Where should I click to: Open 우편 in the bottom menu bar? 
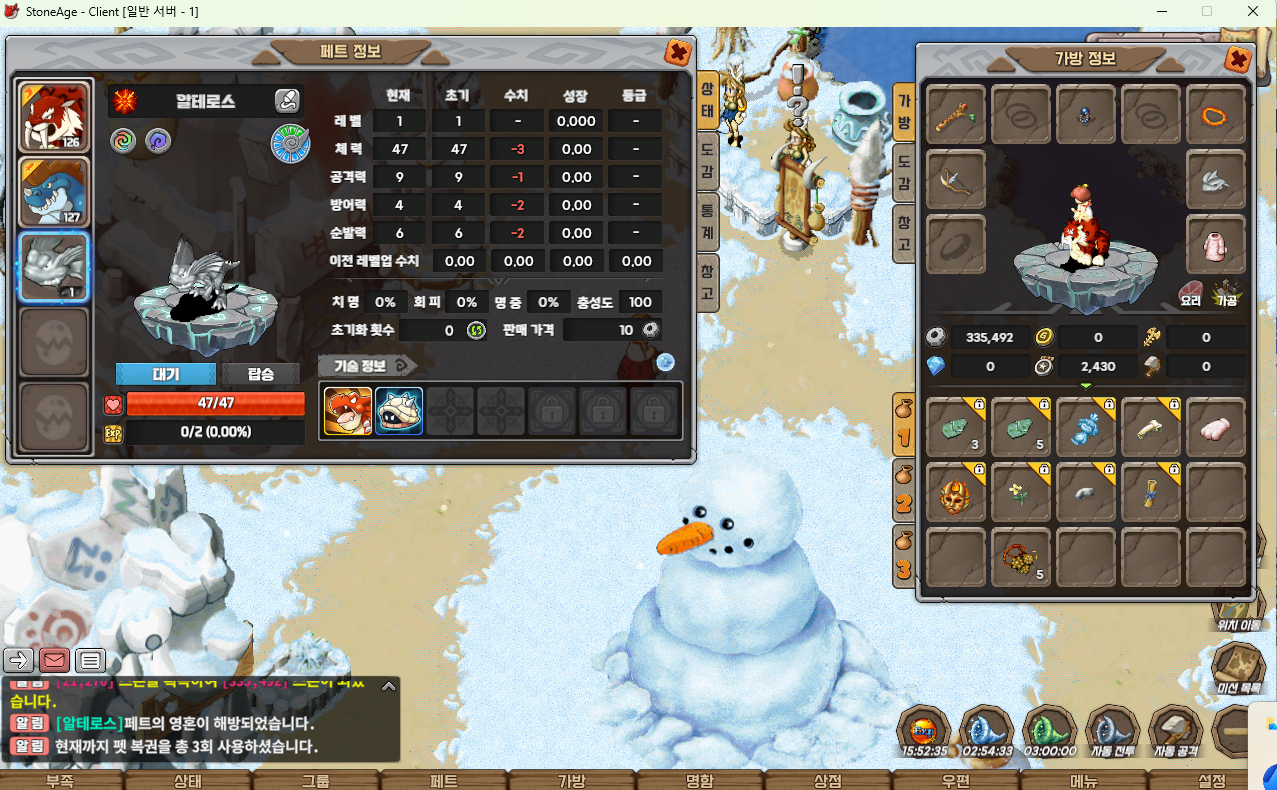coord(954,780)
